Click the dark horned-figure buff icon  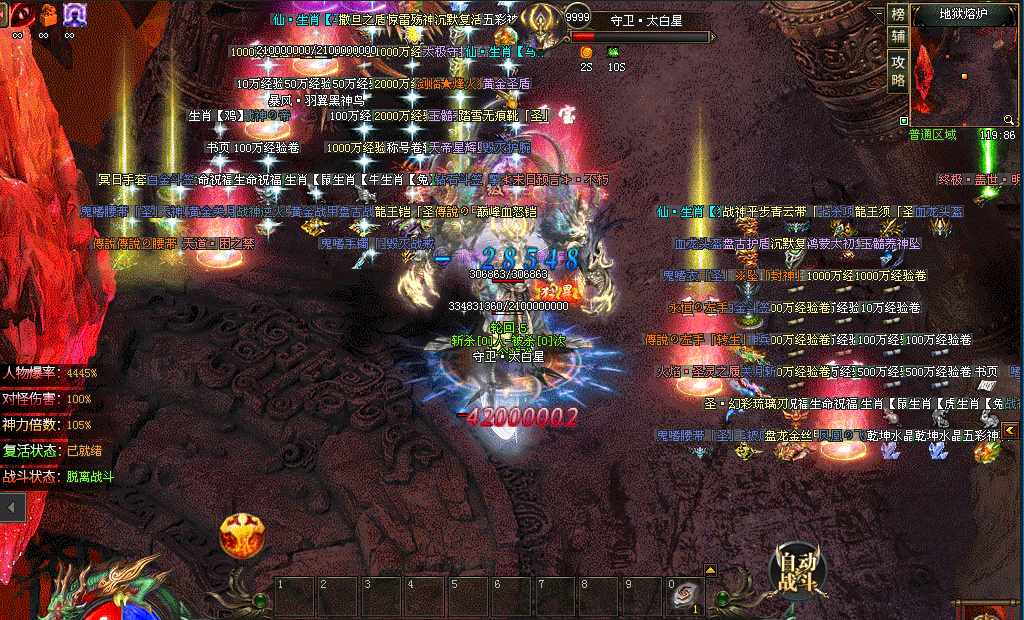coord(46,14)
